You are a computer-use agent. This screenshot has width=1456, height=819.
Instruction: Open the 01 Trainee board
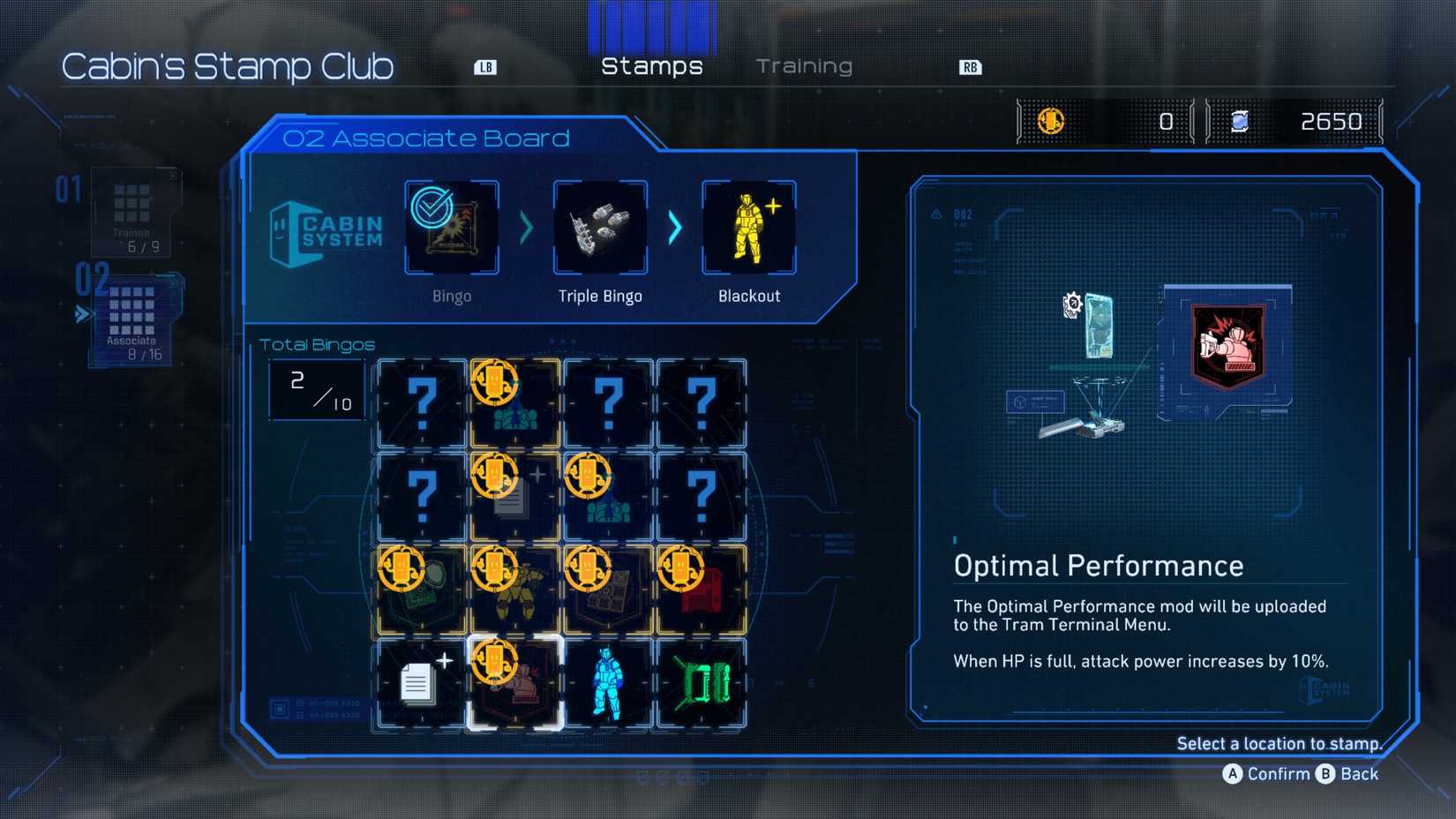pos(132,212)
